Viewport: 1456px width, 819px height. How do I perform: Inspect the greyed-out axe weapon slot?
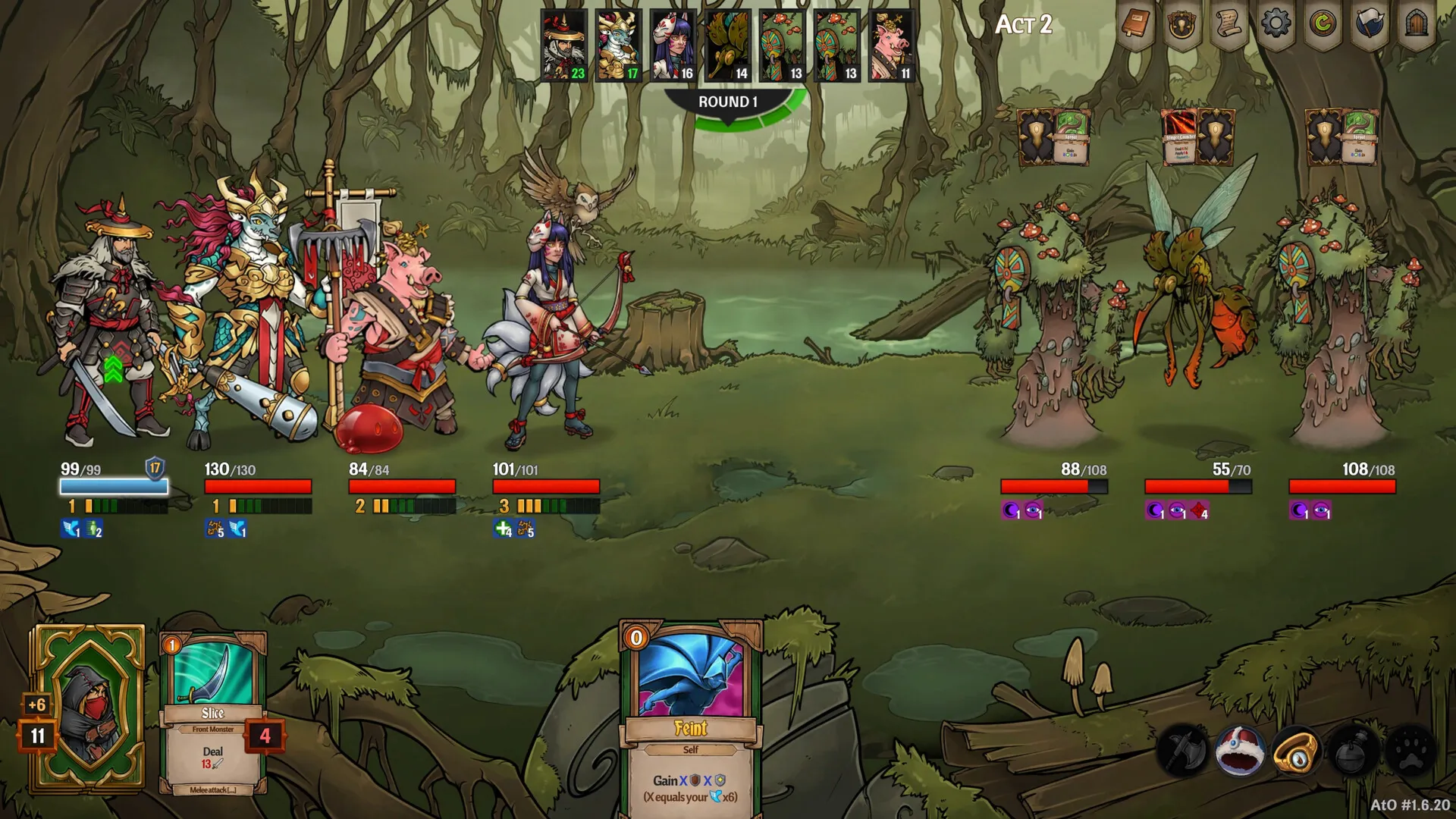tap(1183, 752)
